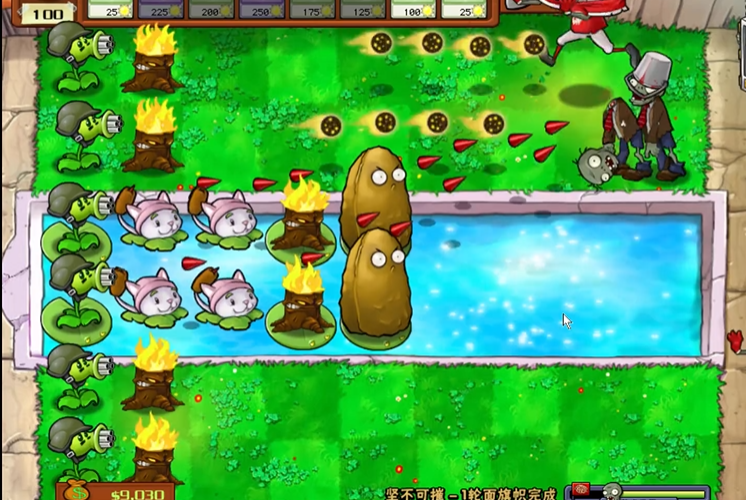Select the seed packet priced 250 sun
Image resolution: width=746 pixels, height=500 pixels.
pos(261,9)
